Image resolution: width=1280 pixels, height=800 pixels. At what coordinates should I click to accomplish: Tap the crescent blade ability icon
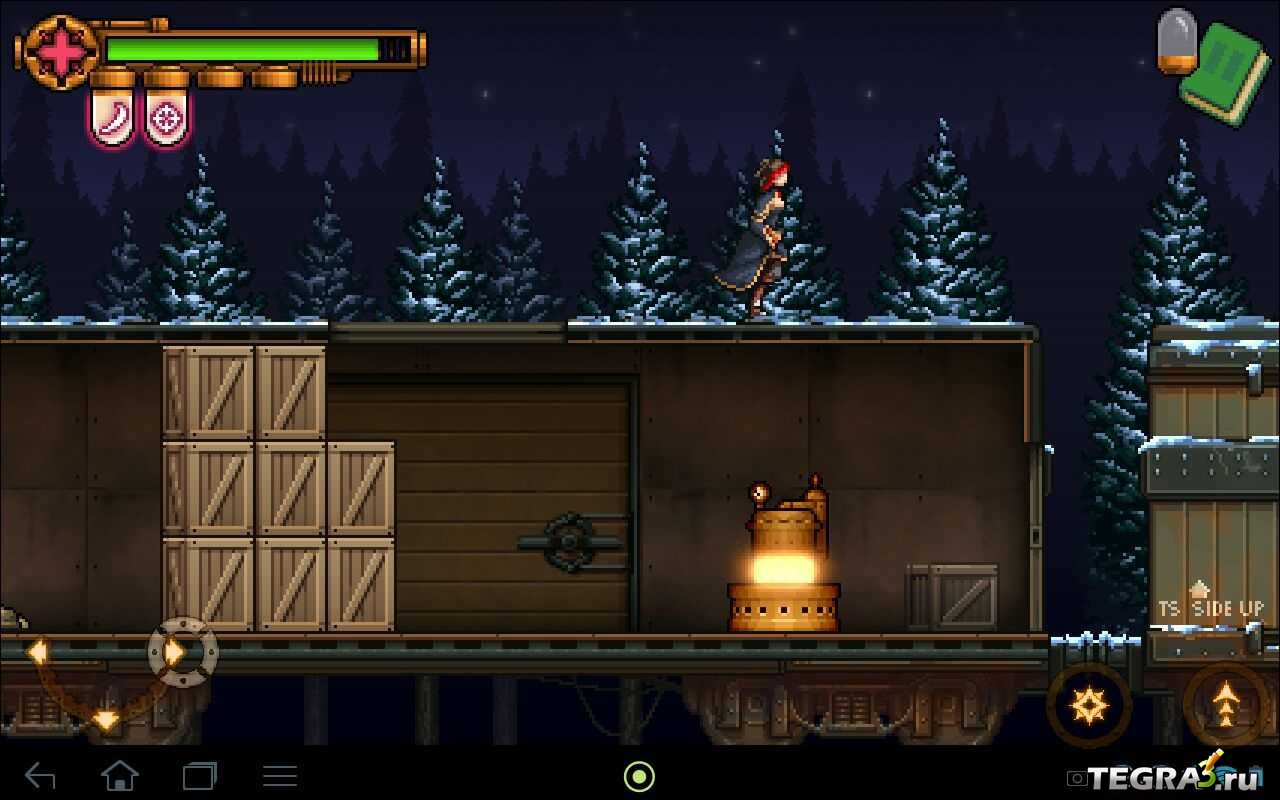112,118
